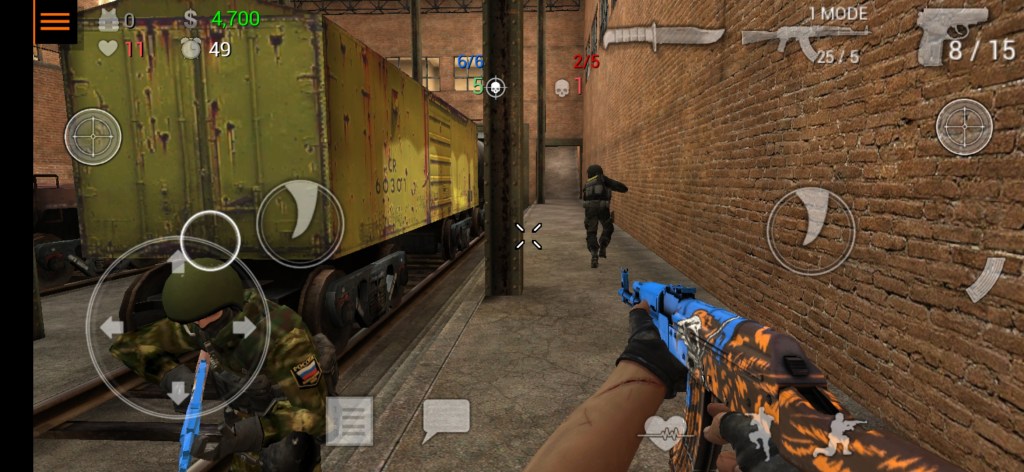Tap the movement joystick's right arrow

point(244,327)
